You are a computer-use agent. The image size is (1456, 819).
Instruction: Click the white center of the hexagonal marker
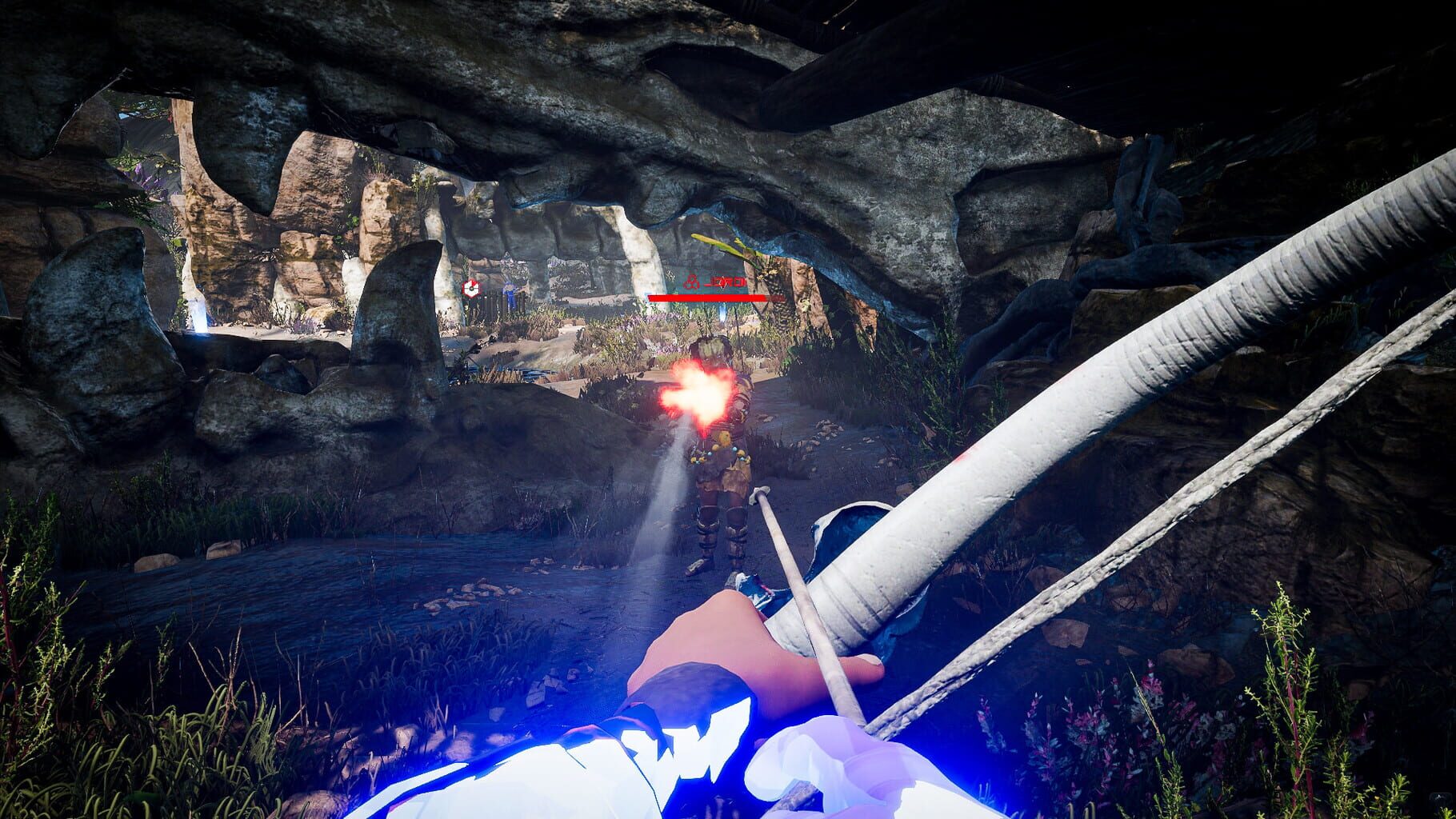click(x=470, y=290)
